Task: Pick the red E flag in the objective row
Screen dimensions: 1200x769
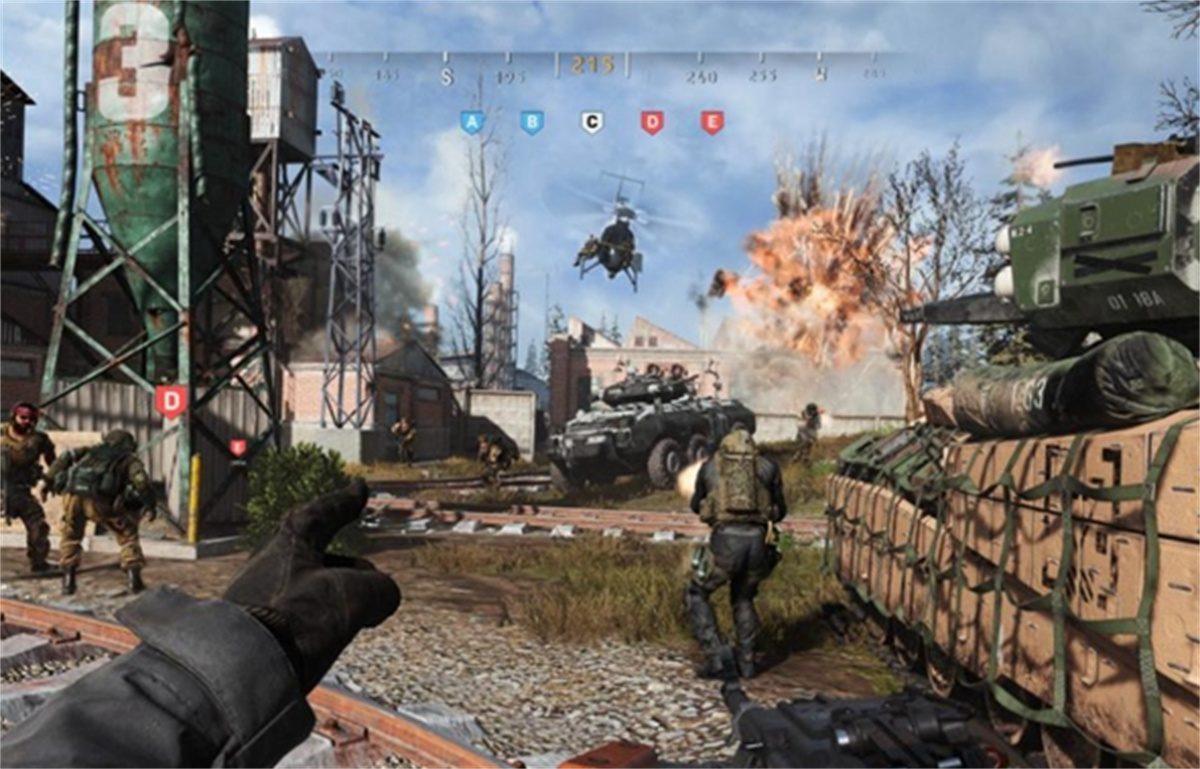Action: coord(712,122)
